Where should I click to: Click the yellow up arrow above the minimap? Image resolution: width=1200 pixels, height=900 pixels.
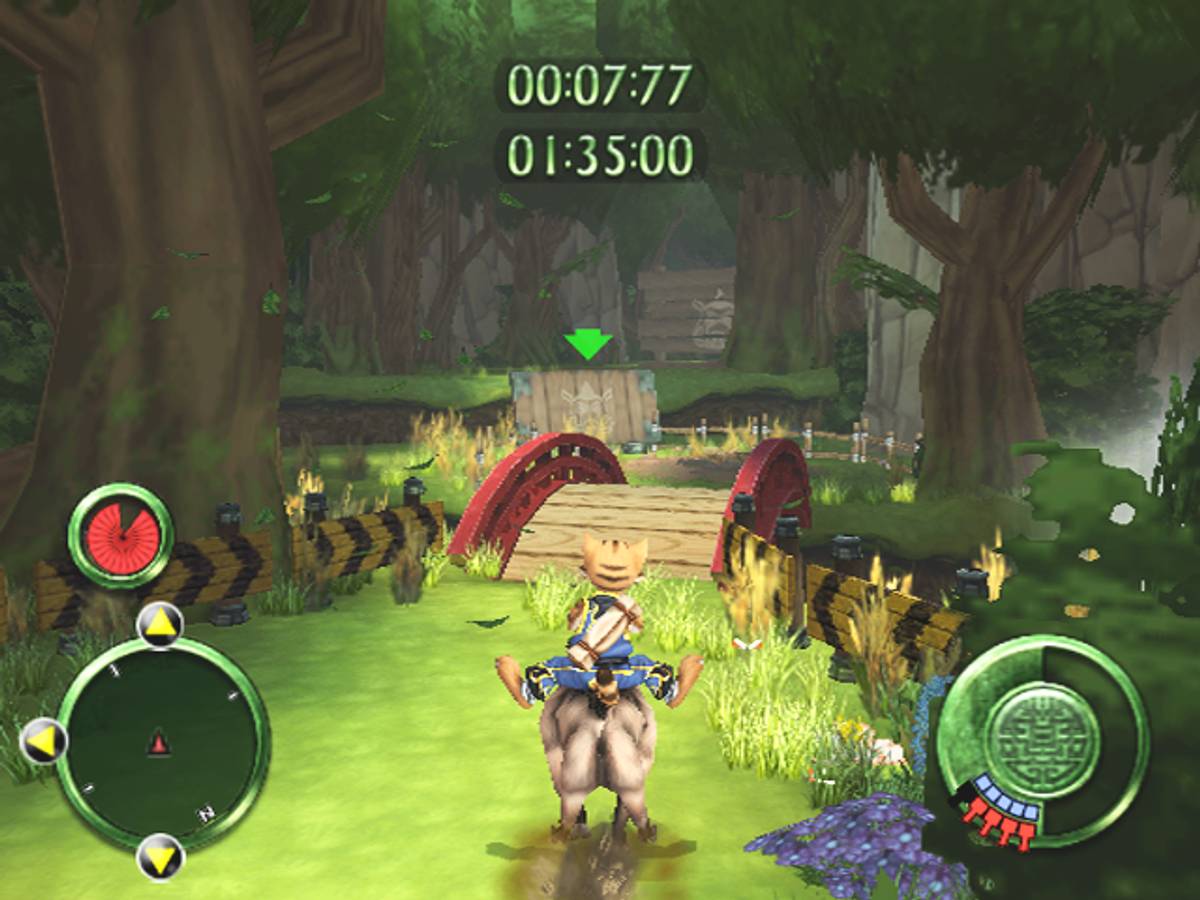[160, 624]
